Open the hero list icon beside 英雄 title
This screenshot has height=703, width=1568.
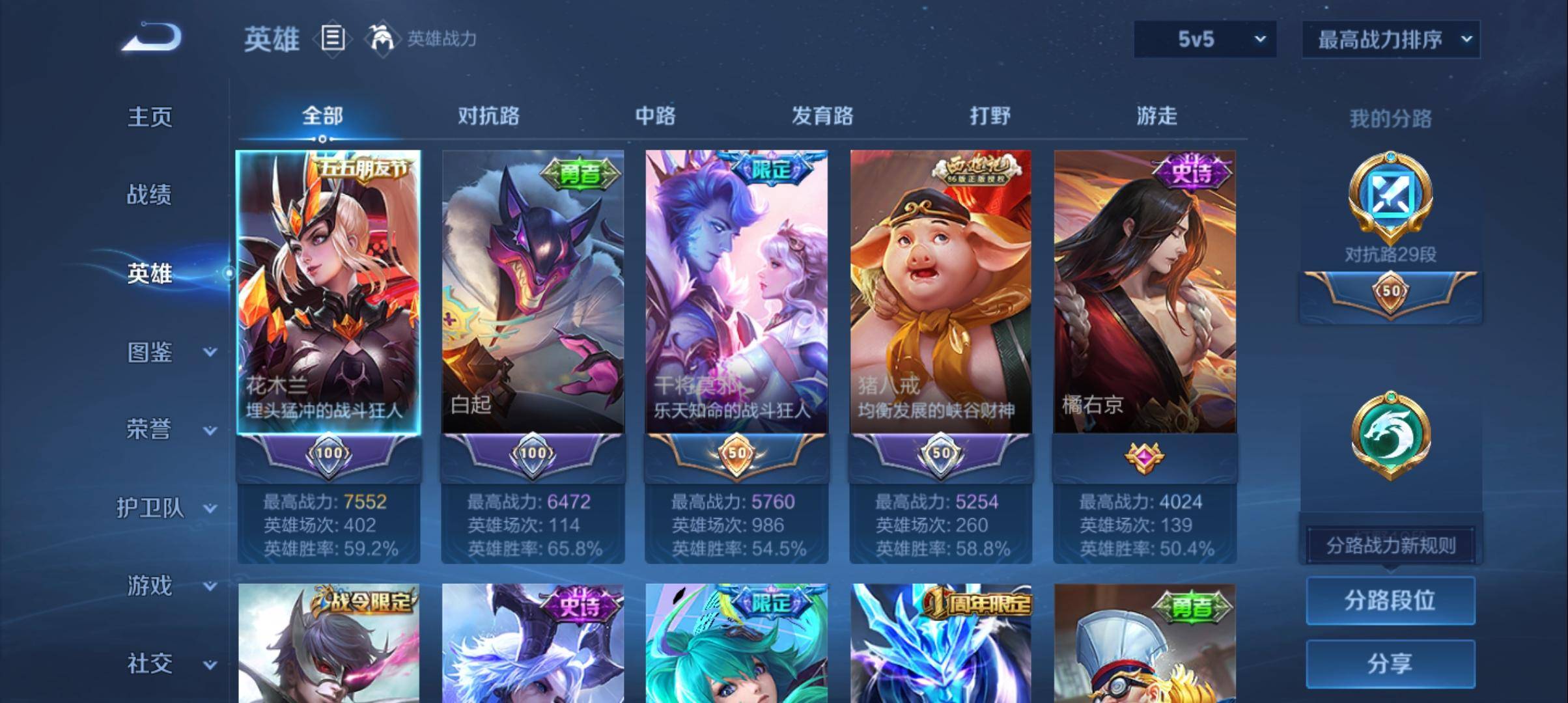333,39
